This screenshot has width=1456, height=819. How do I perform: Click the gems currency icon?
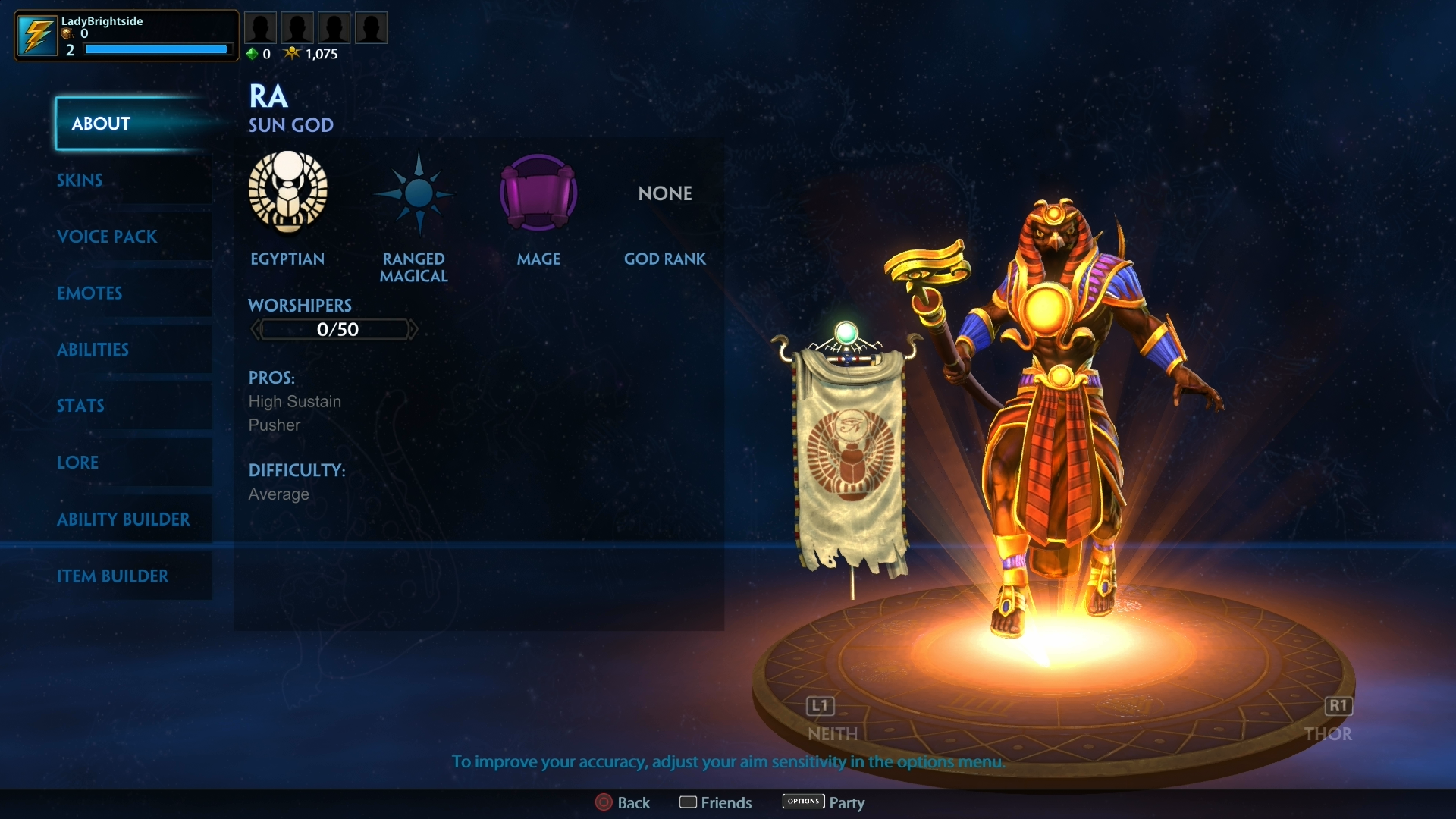tap(252, 53)
